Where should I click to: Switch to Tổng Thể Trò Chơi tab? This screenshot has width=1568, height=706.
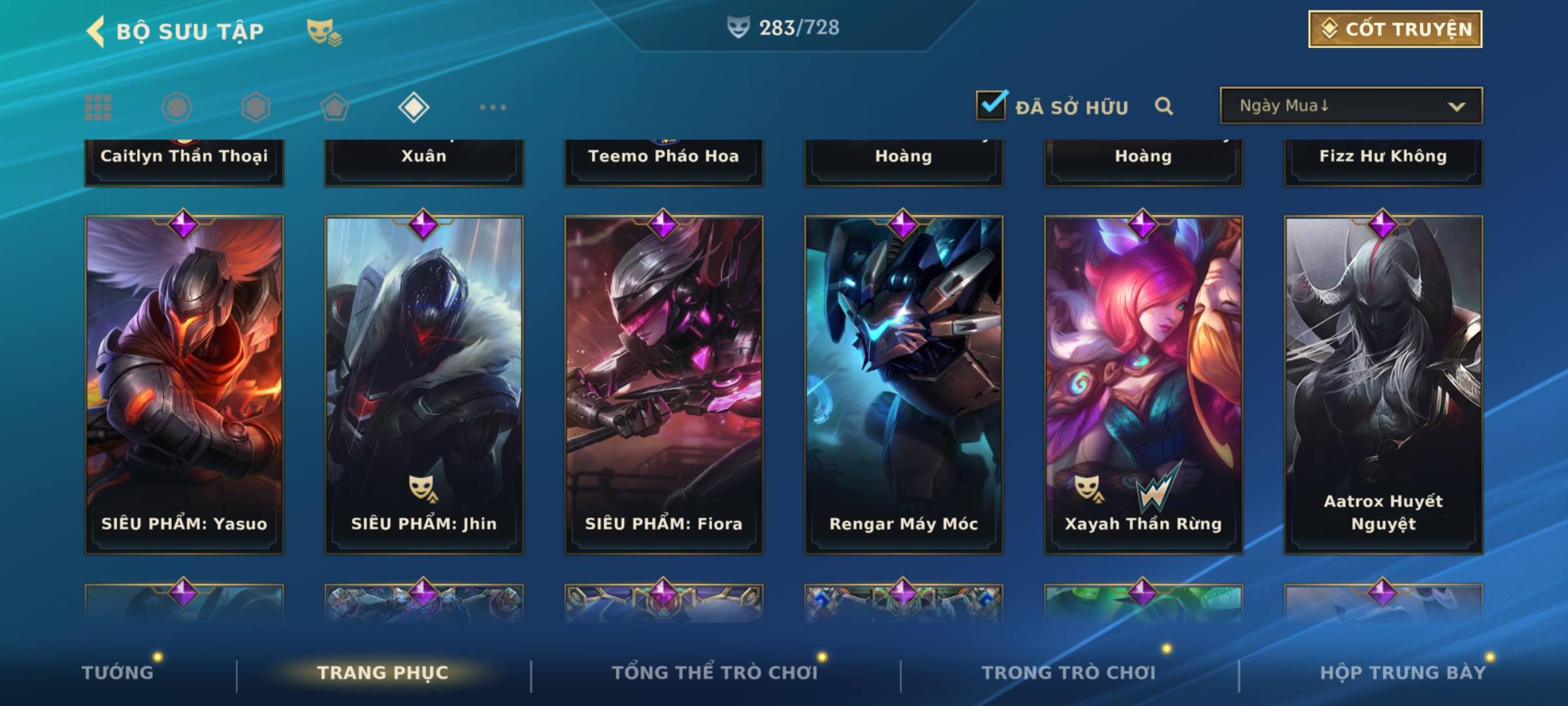pyautogui.click(x=715, y=673)
